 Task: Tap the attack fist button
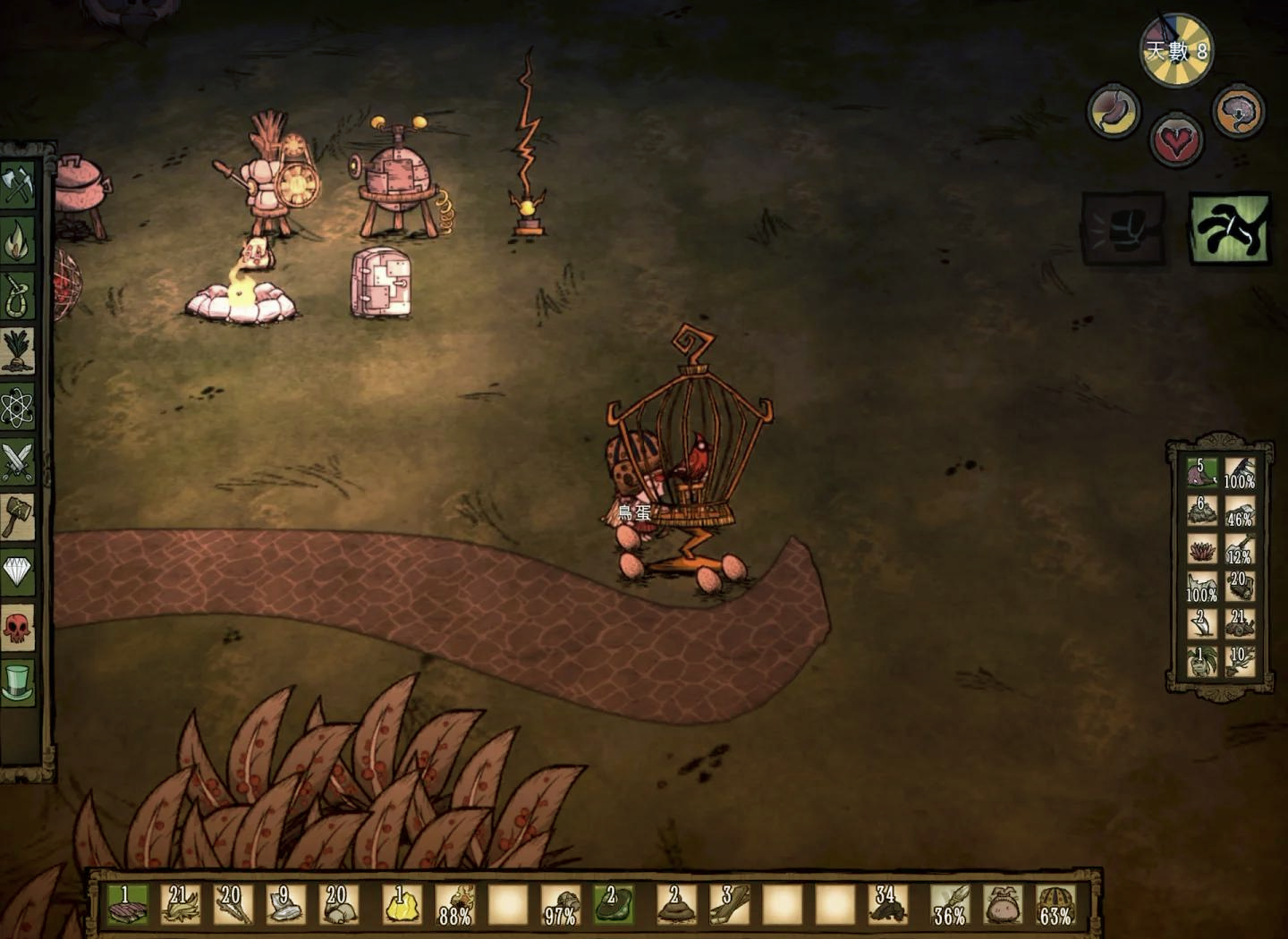point(1123,230)
